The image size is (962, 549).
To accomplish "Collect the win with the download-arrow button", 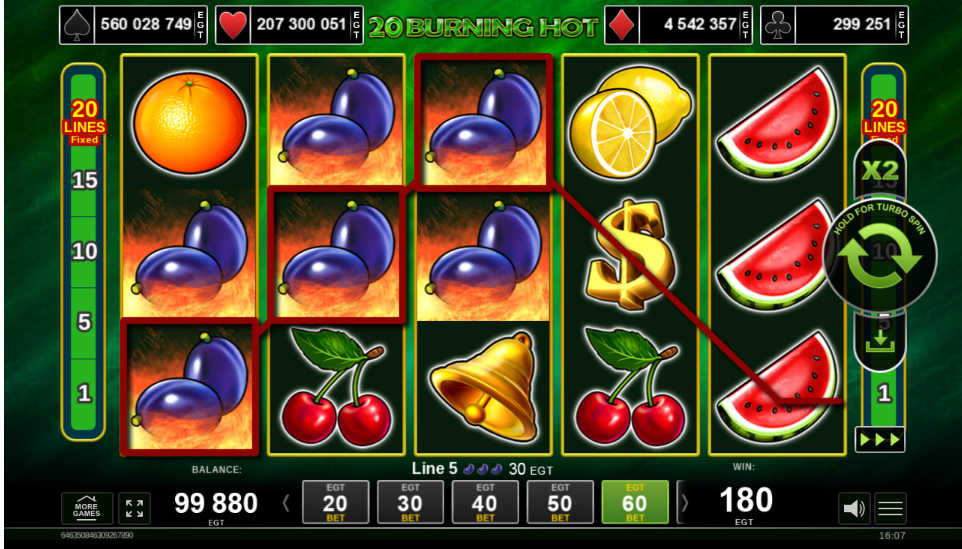I will [880, 343].
